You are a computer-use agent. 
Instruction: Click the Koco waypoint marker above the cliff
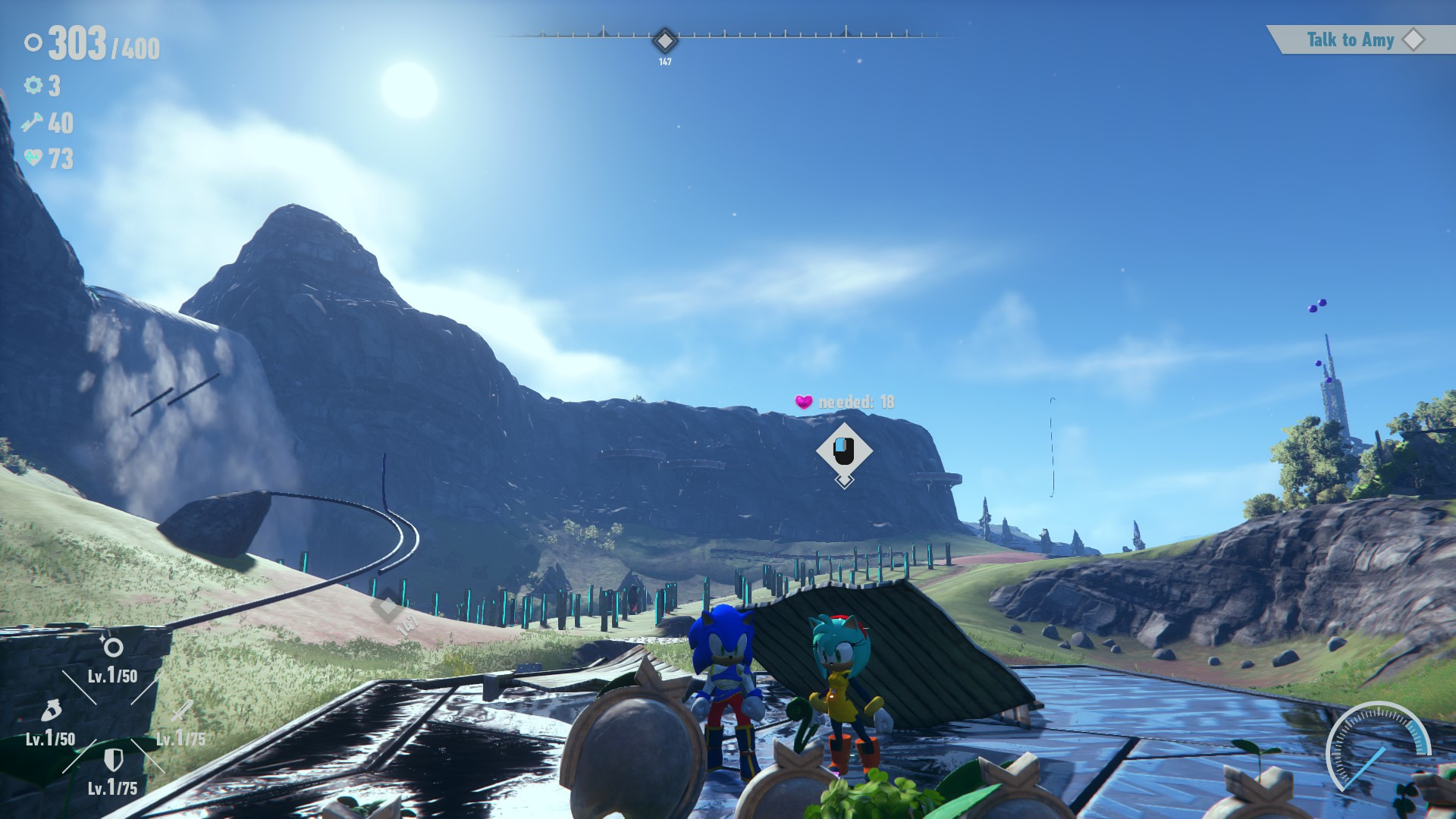point(844,450)
